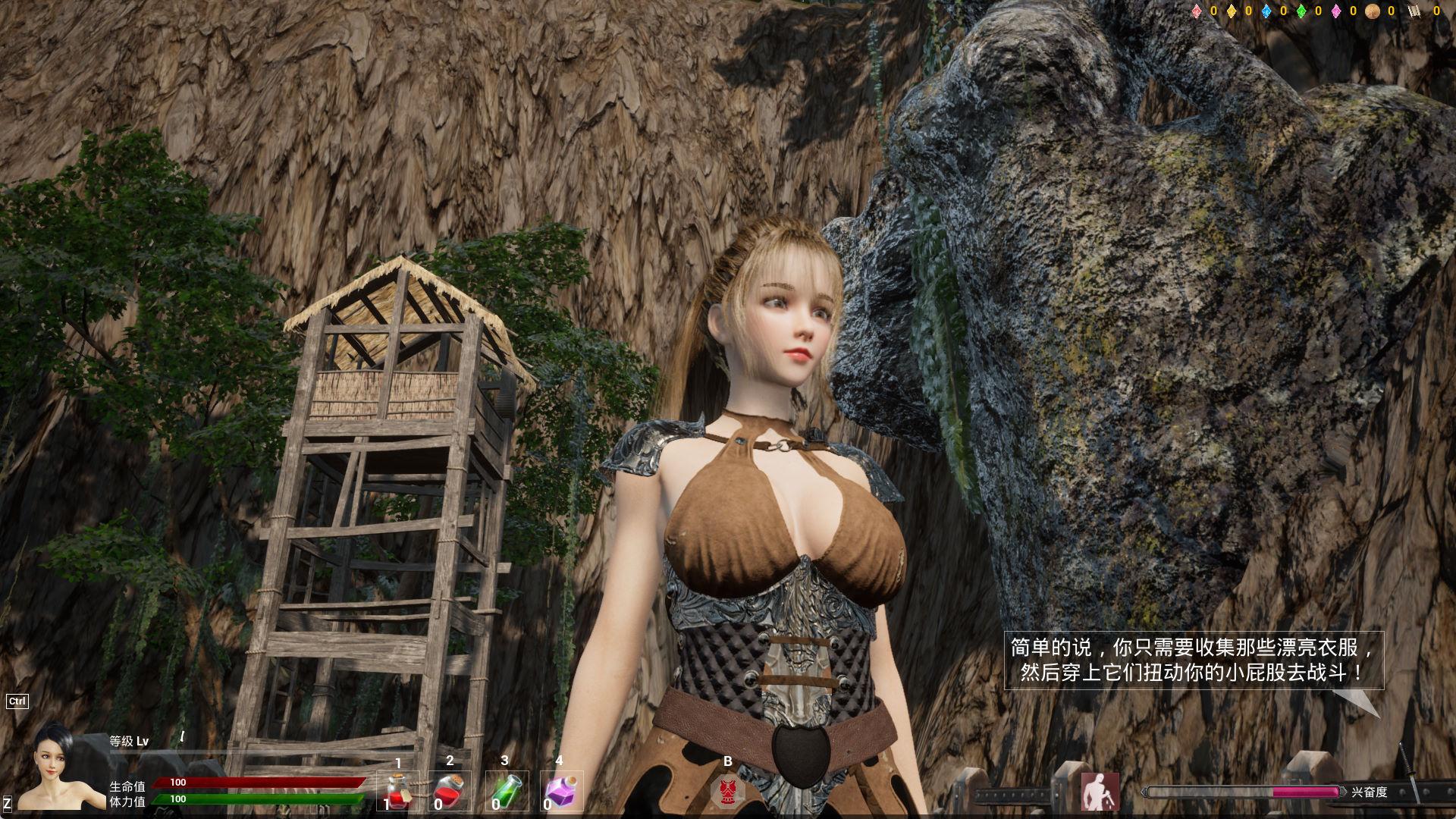1456x819 pixels.
Task: Activate the pink body-silhouette skill icon
Action: 1100,791
